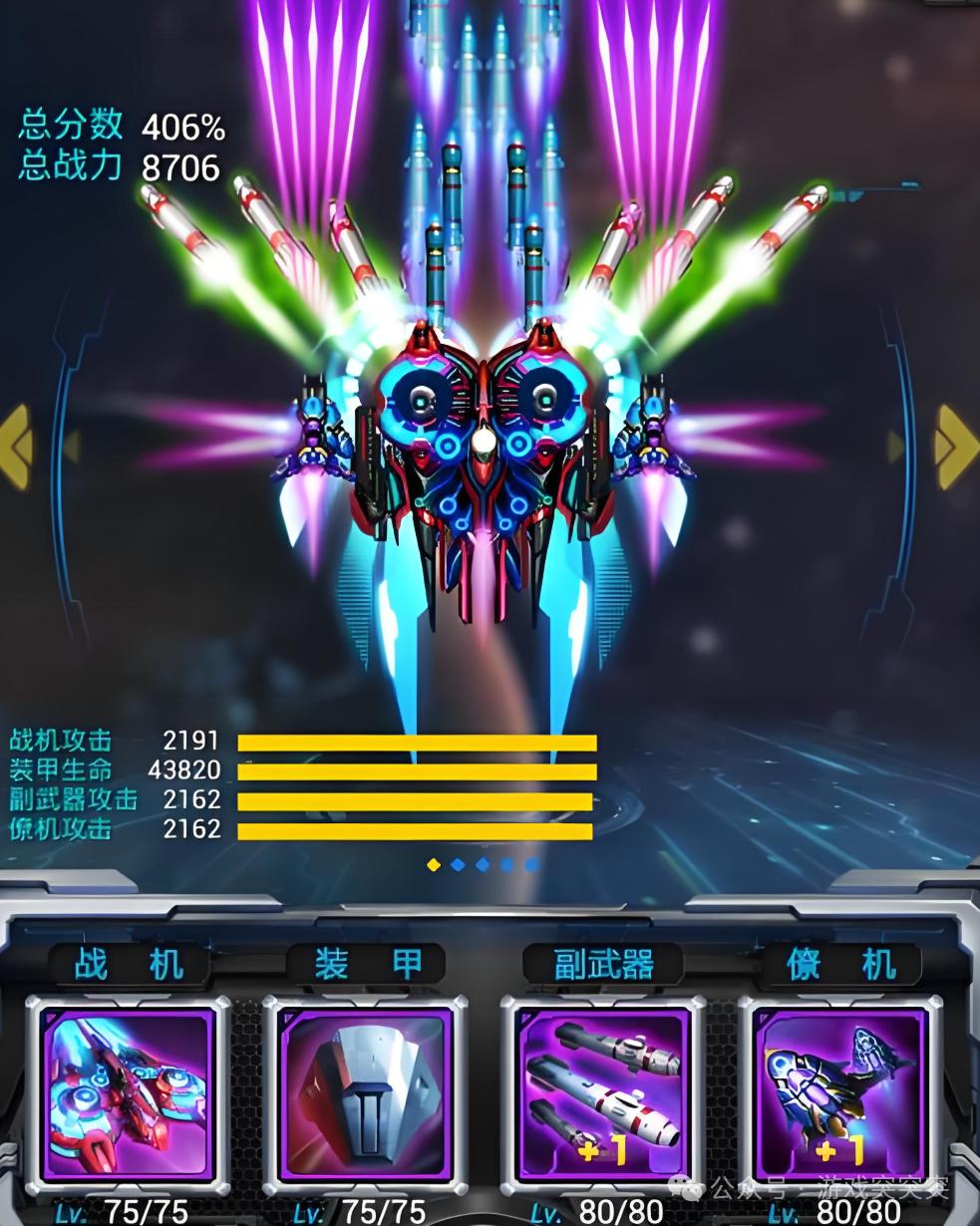Select the red fighter ship slot

click(x=128, y=1093)
